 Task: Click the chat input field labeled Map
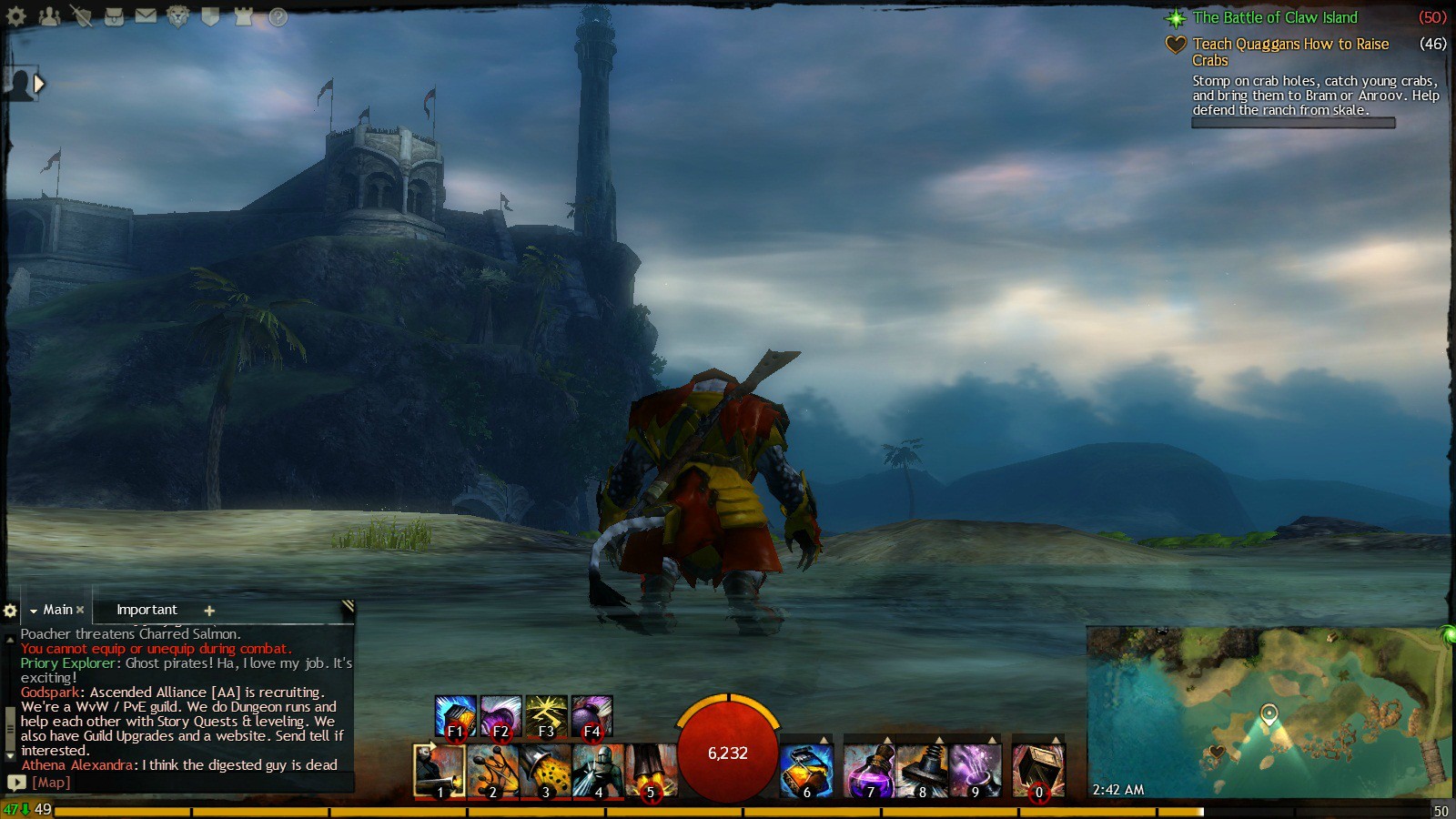pos(182,783)
